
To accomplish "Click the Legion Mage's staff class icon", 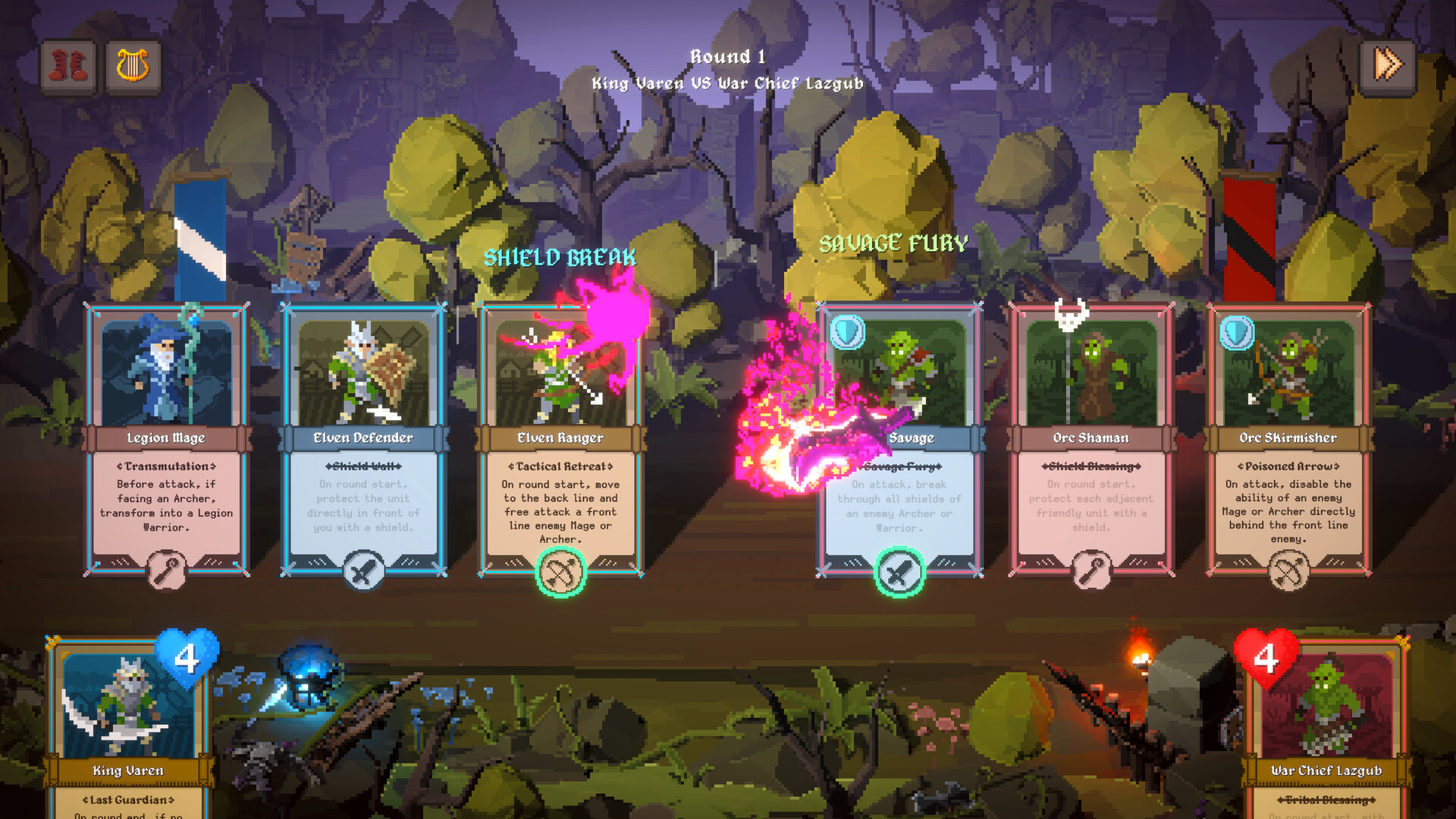I will pyautogui.click(x=166, y=571).
